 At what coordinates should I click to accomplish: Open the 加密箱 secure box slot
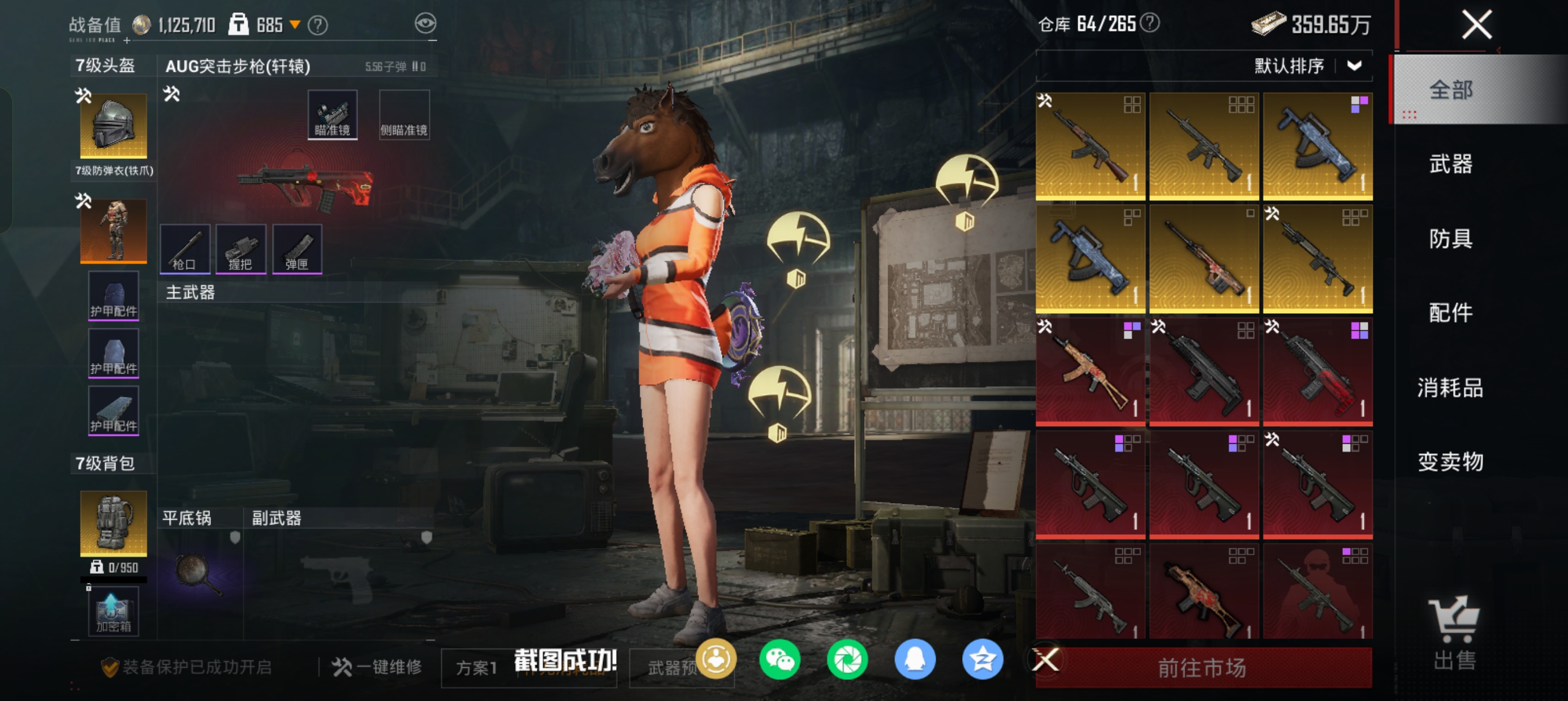113,612
